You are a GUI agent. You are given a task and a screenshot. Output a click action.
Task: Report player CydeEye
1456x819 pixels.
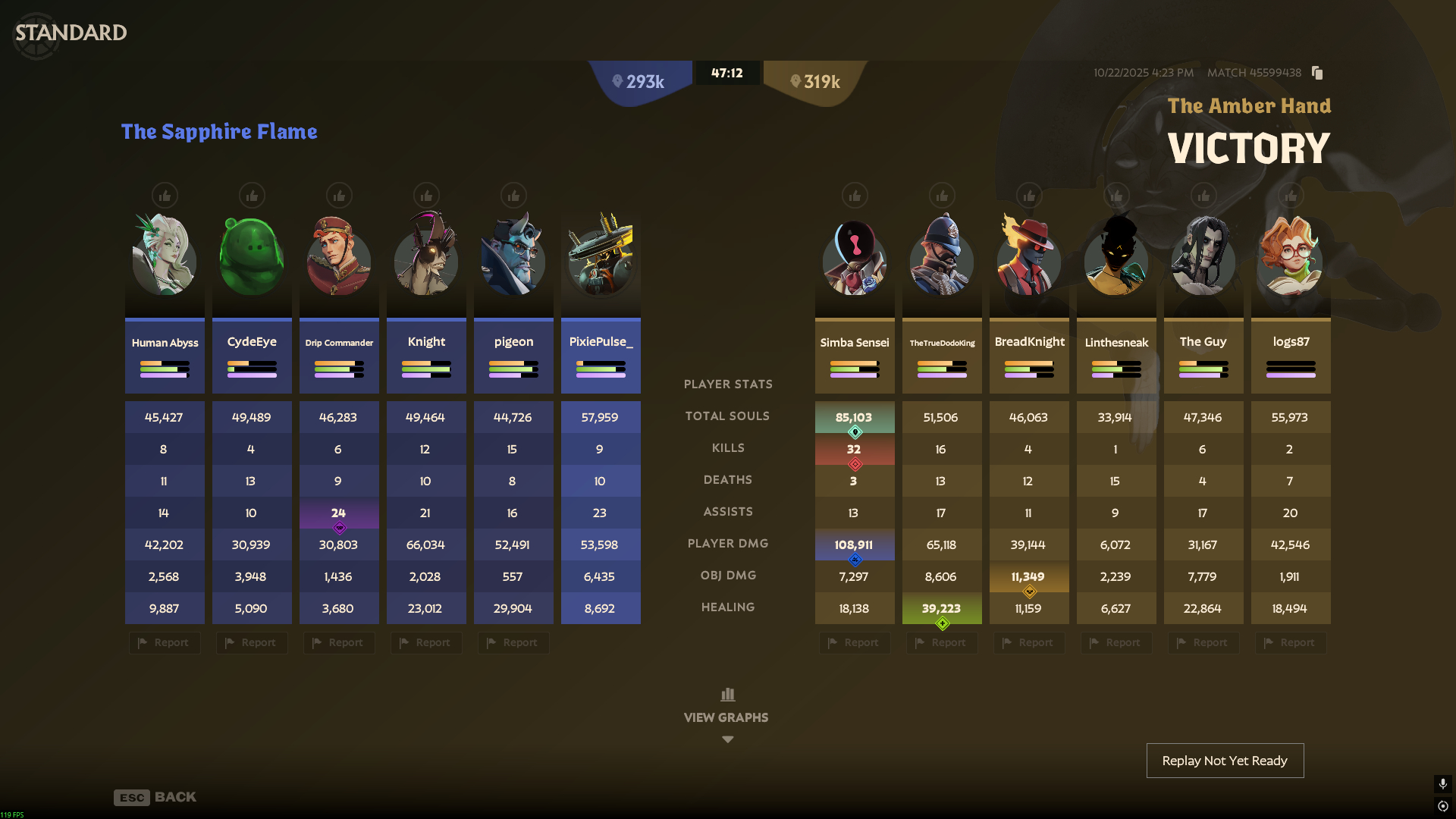(252, 643)
